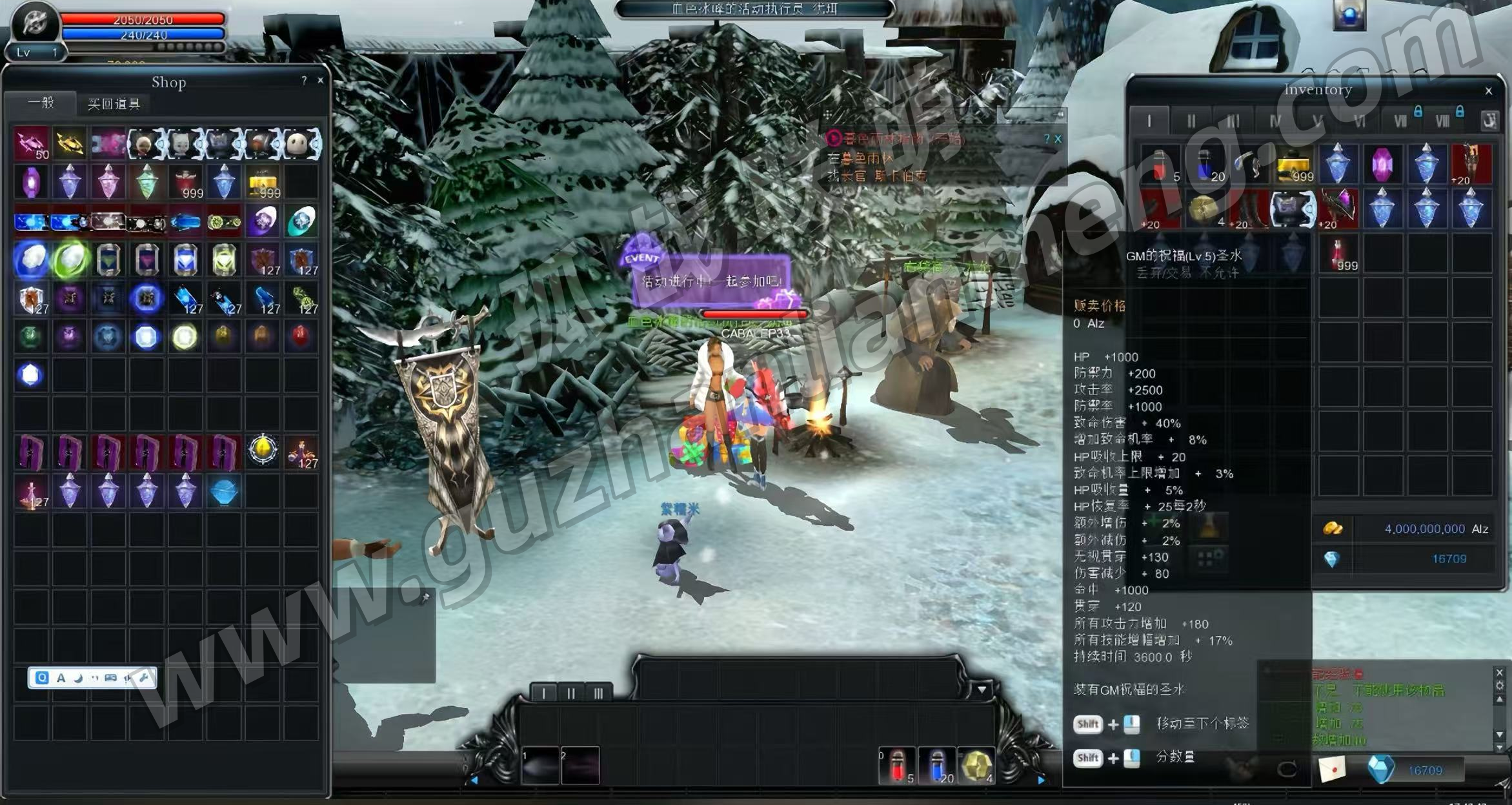
Task: Select the 一般 general shop tab
Action: pos(41,103)
